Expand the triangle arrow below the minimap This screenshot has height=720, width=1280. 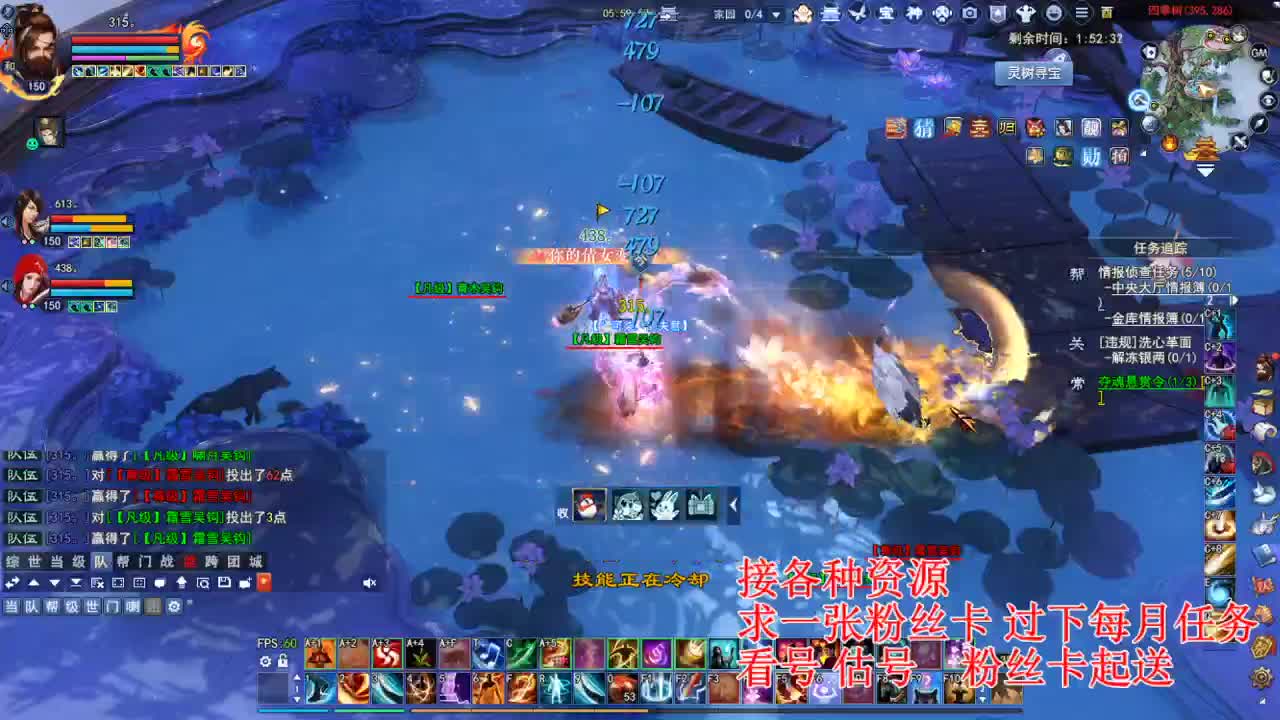[x=1205, y=168]
